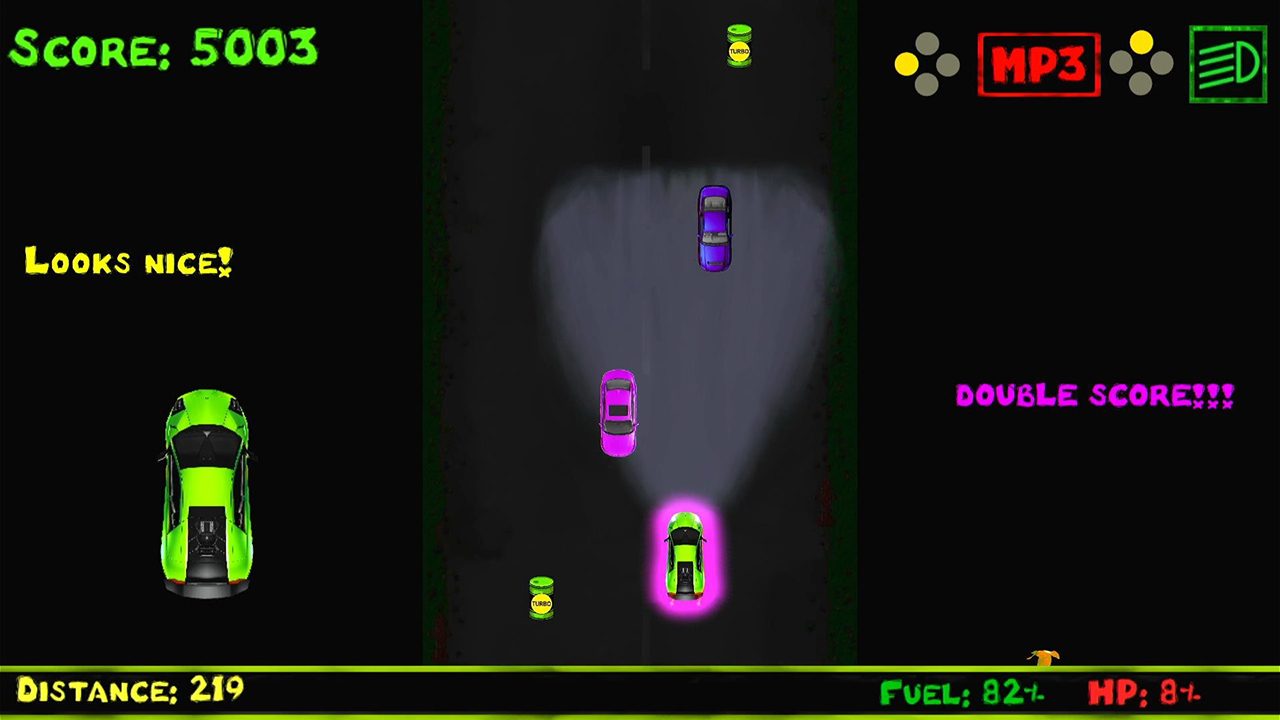Screen dimensions: 1280x720
Task: Select the TURBO barrel near bottom of road
Action: [x=541, y=599]
